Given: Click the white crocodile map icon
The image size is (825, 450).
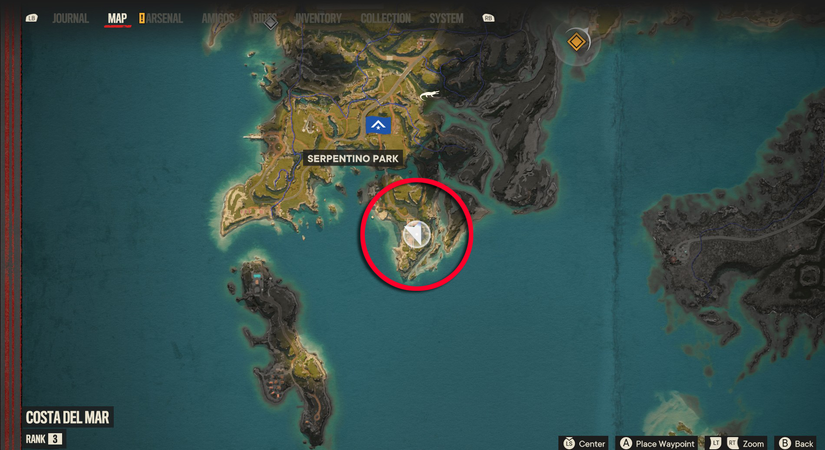Looking at the screenshot, I should pos(428,95).
